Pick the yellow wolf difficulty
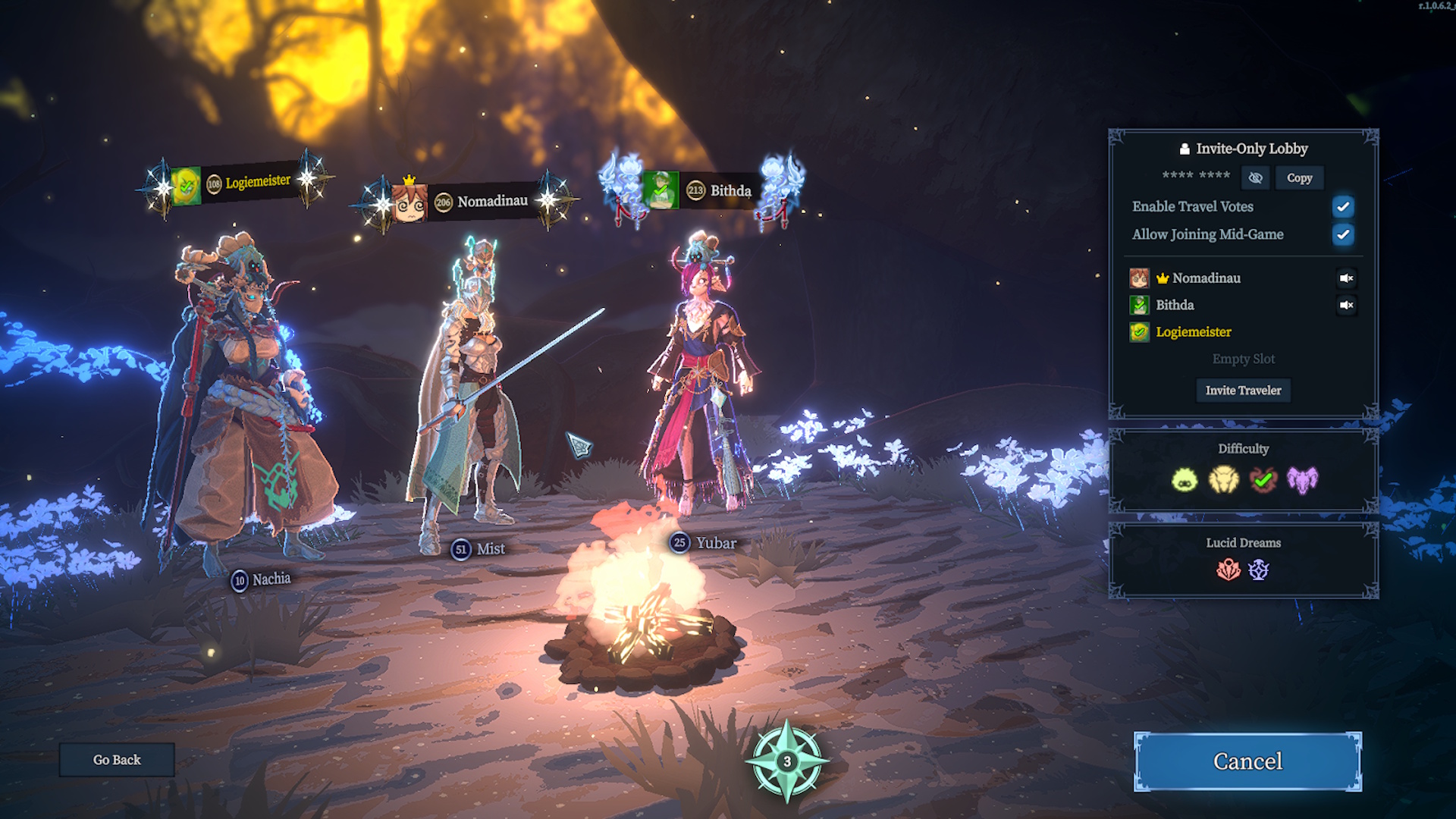The height and width of the screenshot is (819, 1456). pyautogui.click(x=1223, y=479)
